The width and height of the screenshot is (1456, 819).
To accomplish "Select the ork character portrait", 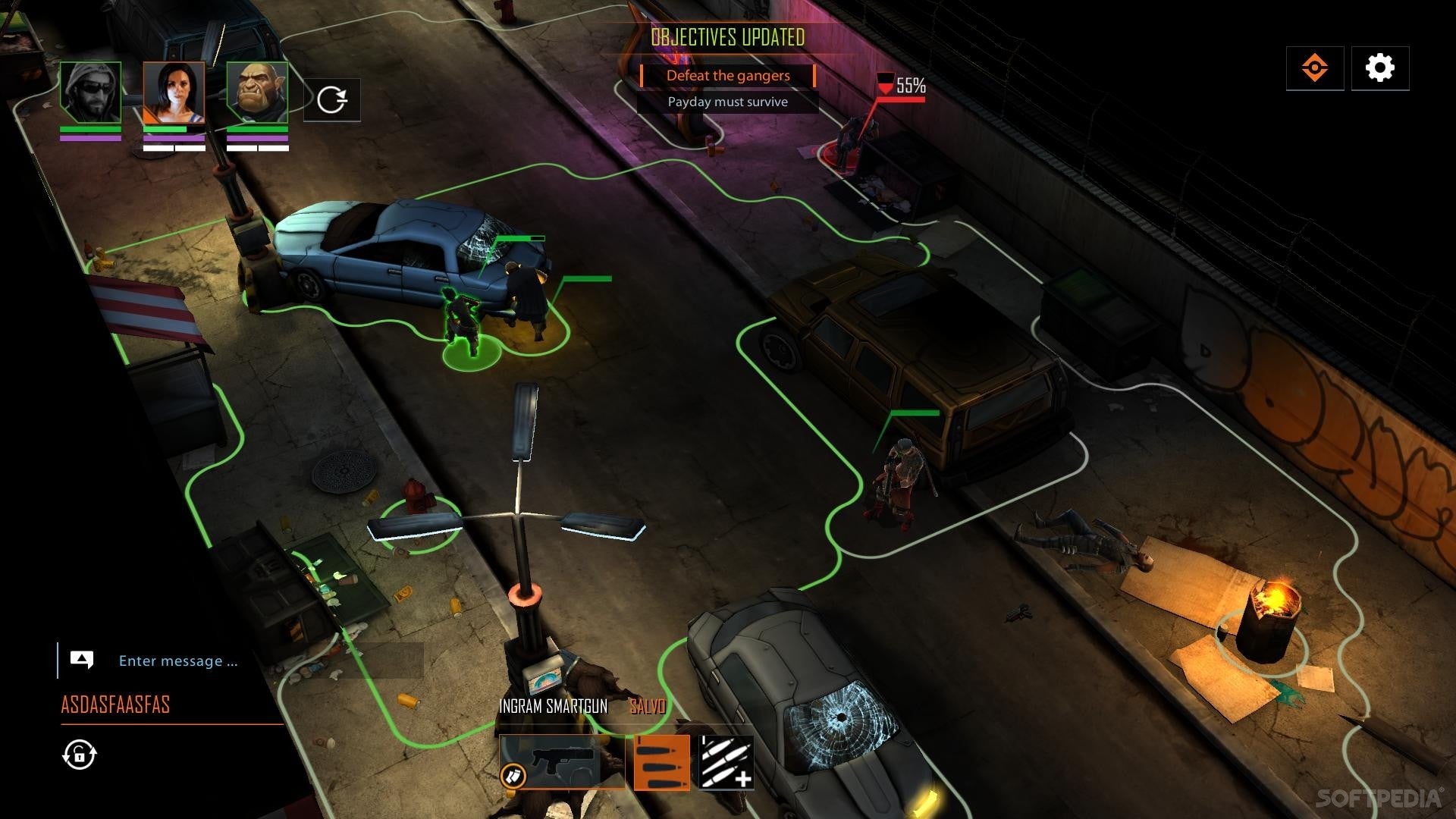I will (x=257, y=92).
